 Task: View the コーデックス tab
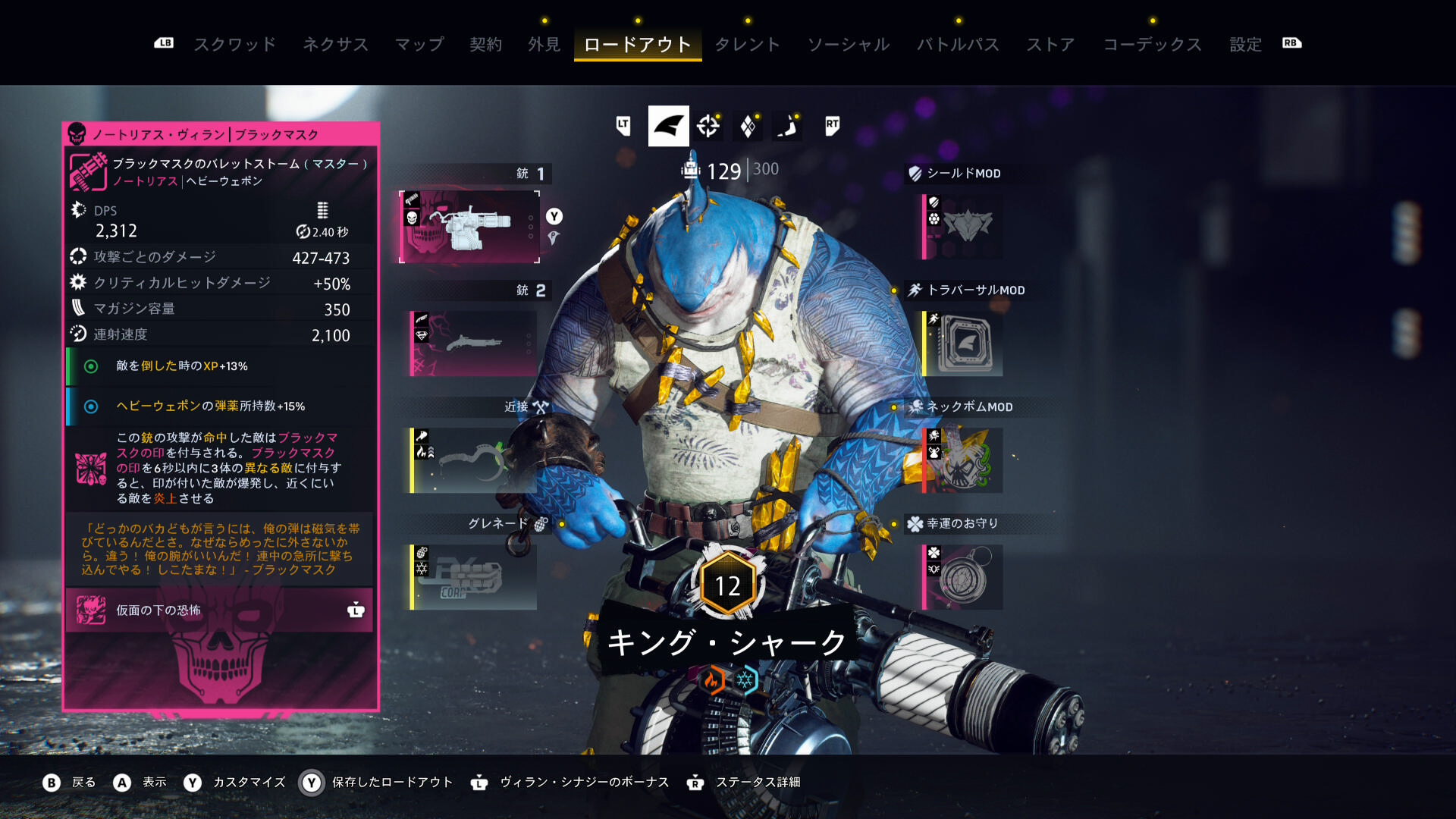tap(1152, 44)
